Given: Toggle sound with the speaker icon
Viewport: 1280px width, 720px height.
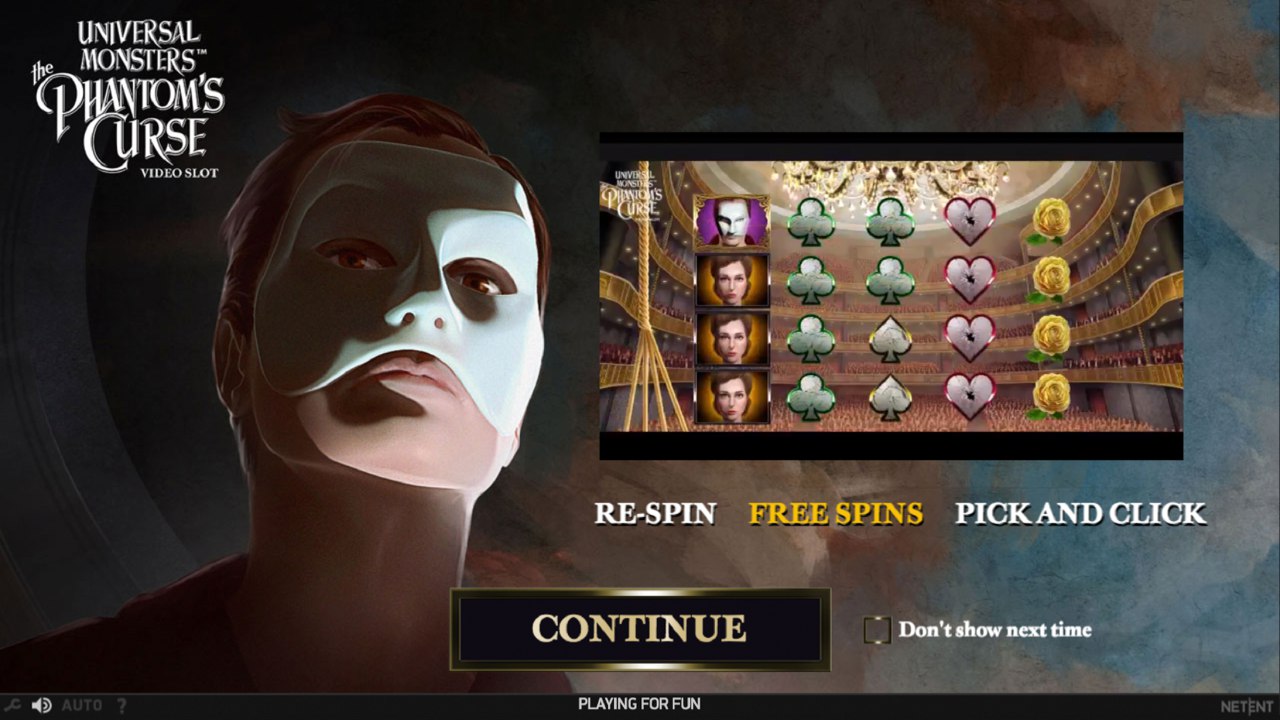Looking at the screenshot, I should click(x=41, y=705).
